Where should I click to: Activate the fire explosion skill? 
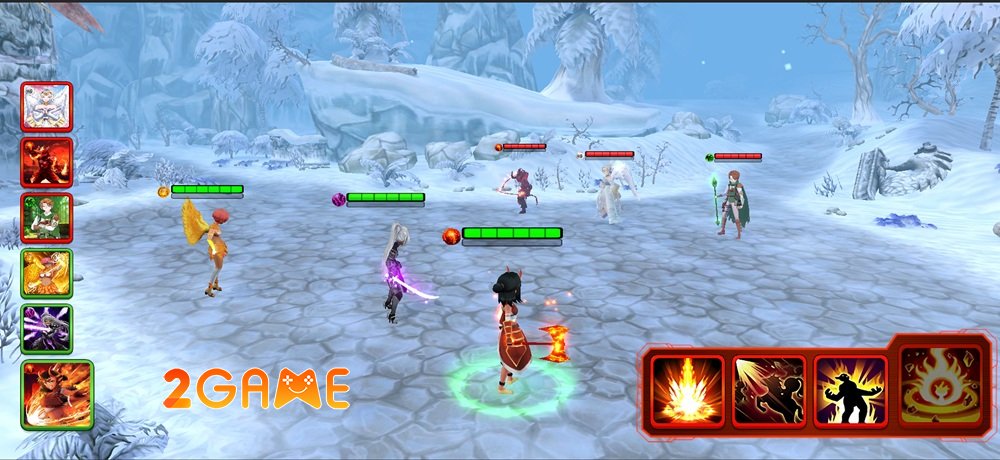point(687,391)
